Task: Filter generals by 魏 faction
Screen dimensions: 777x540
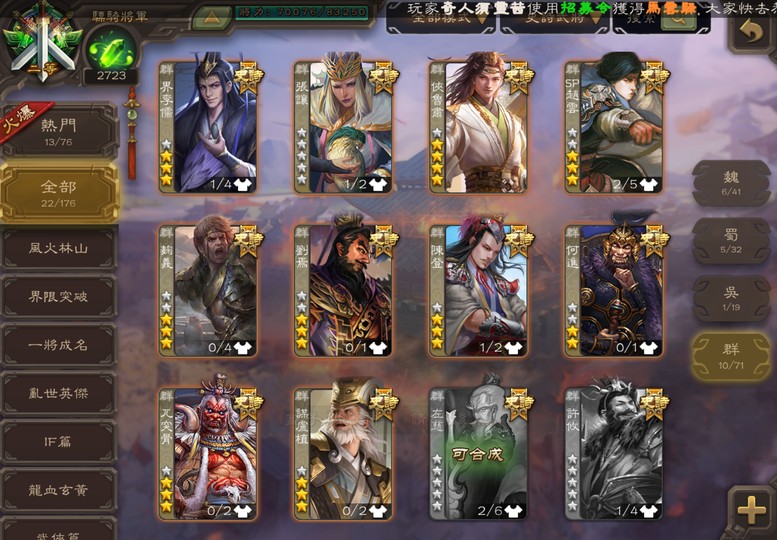Action: click(x=731, y=183)
